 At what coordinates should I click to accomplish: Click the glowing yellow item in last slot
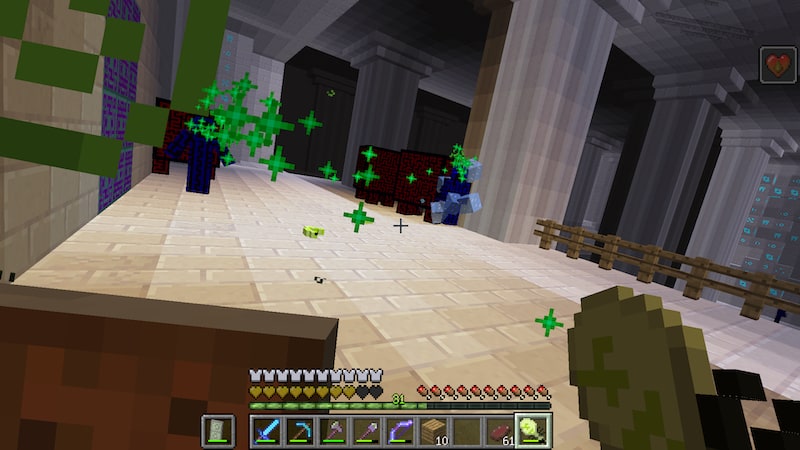[x=533, y=431]
